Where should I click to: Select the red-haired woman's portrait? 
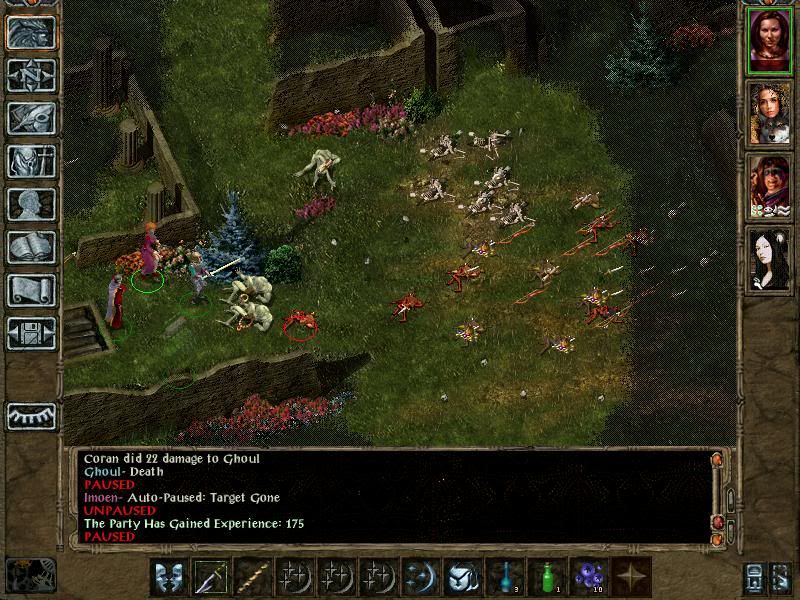pyautogui.click(x=769, y=40)
